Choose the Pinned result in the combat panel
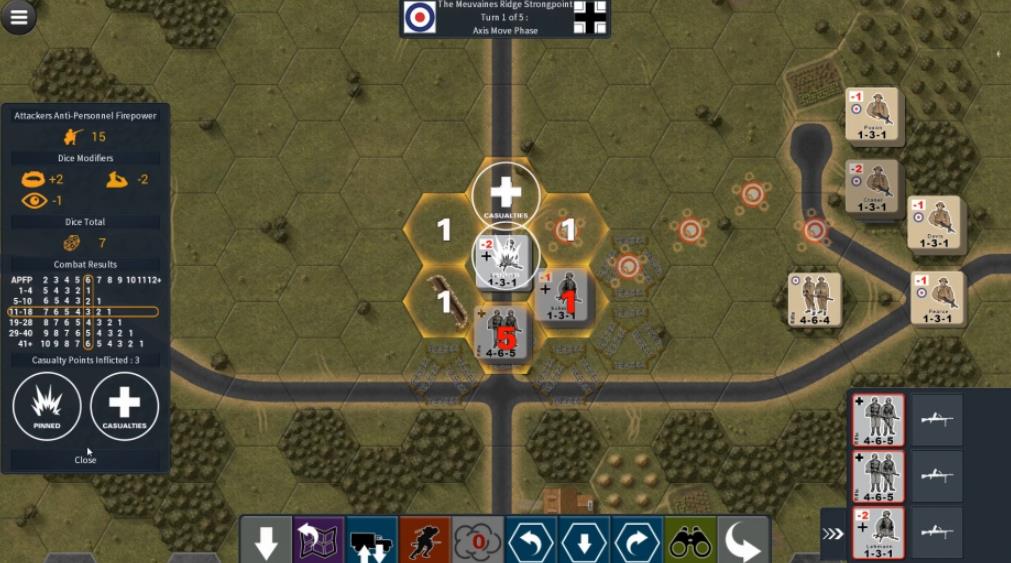1011x563 pixels. coord(47,407)
